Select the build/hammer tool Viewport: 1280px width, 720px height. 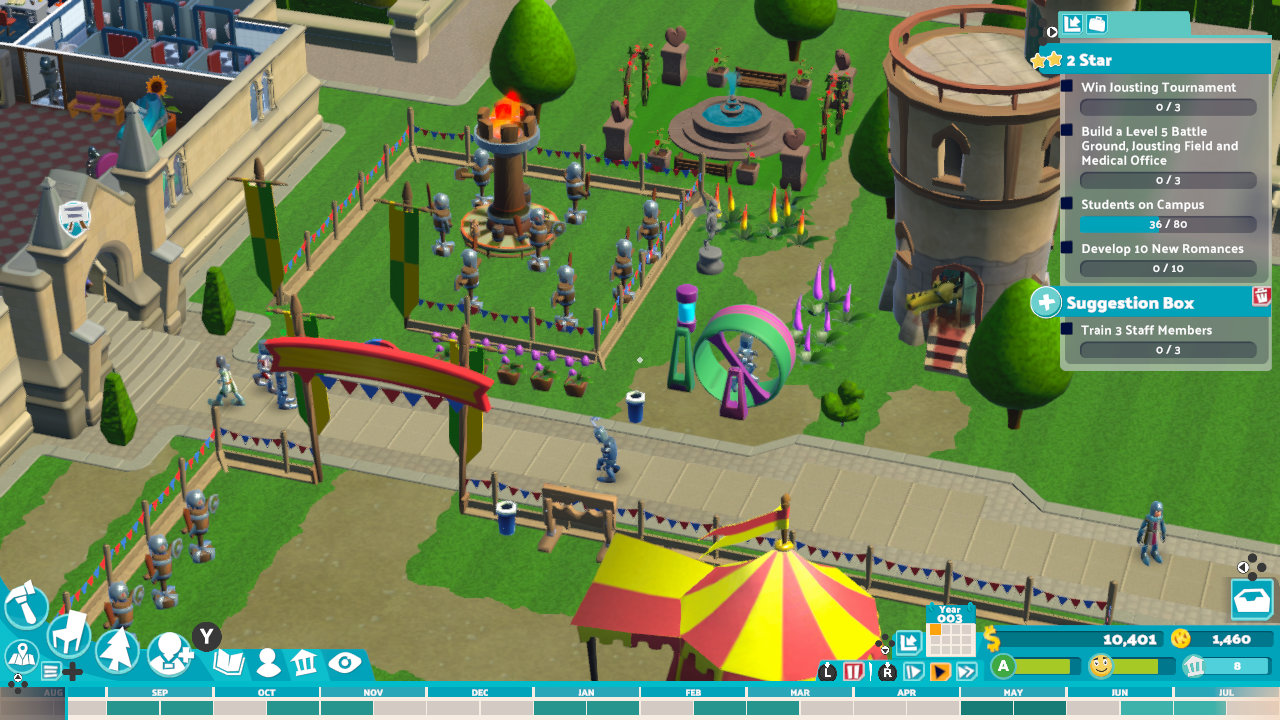click(x=26, y=604)
